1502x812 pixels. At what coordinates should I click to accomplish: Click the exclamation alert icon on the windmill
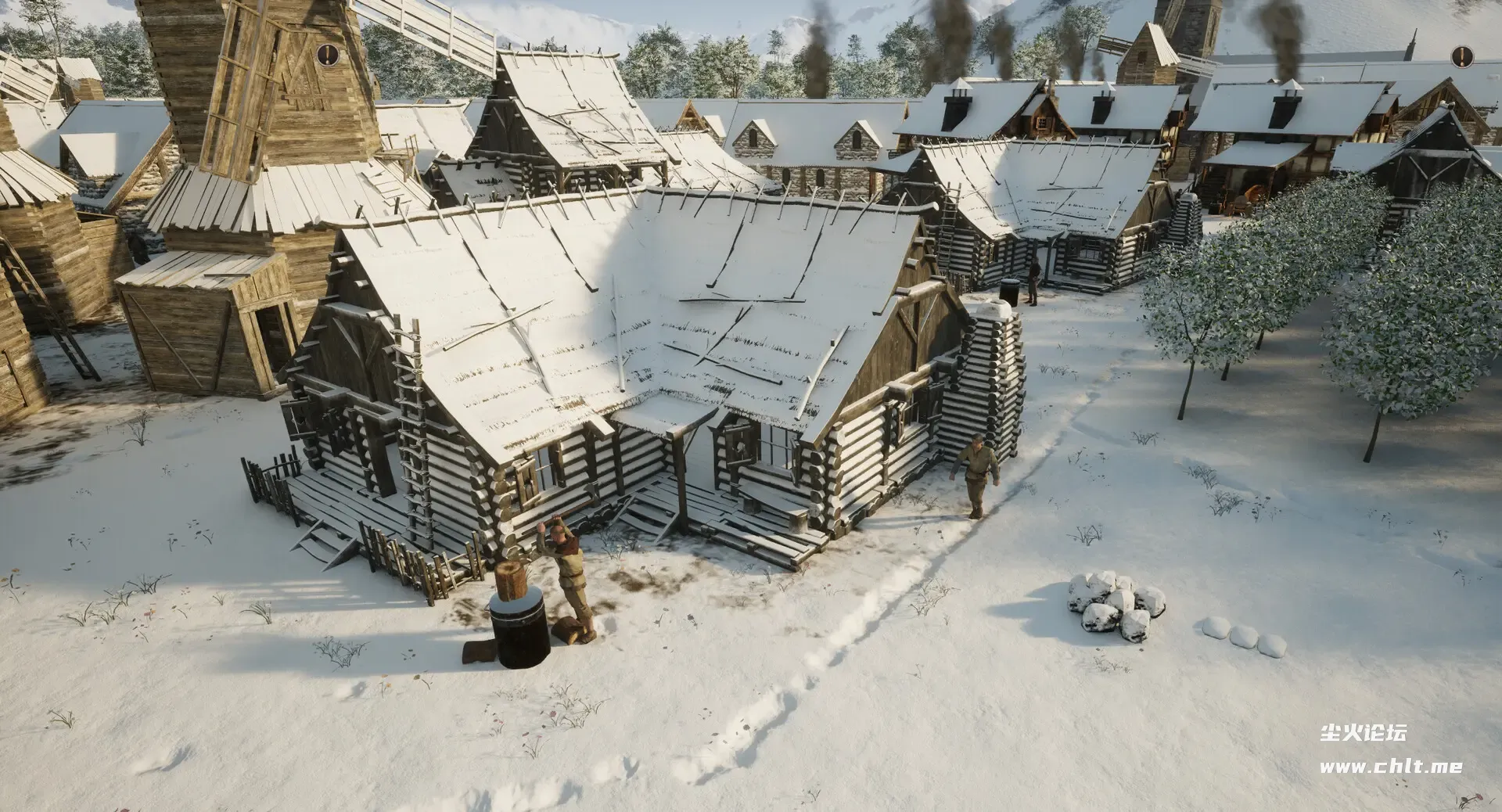(327, 55)
